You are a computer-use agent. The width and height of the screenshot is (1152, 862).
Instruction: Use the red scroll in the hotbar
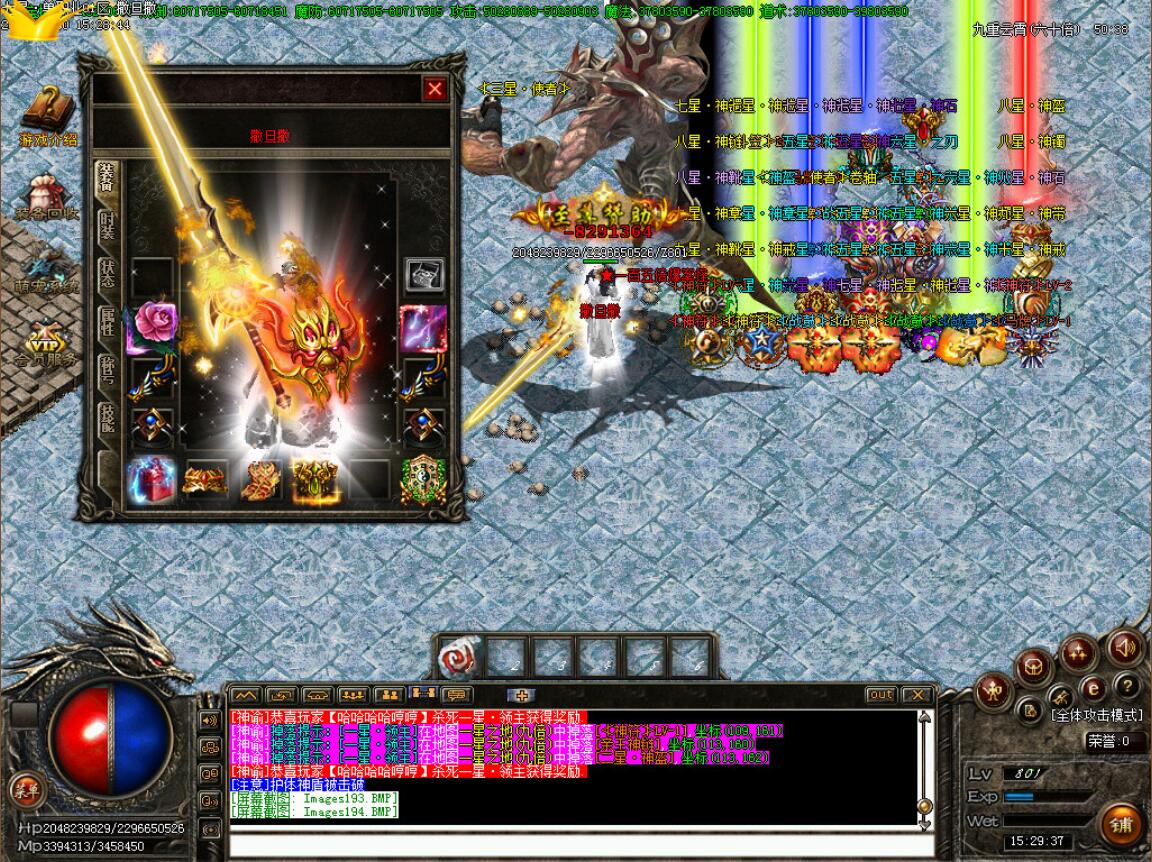461,657
